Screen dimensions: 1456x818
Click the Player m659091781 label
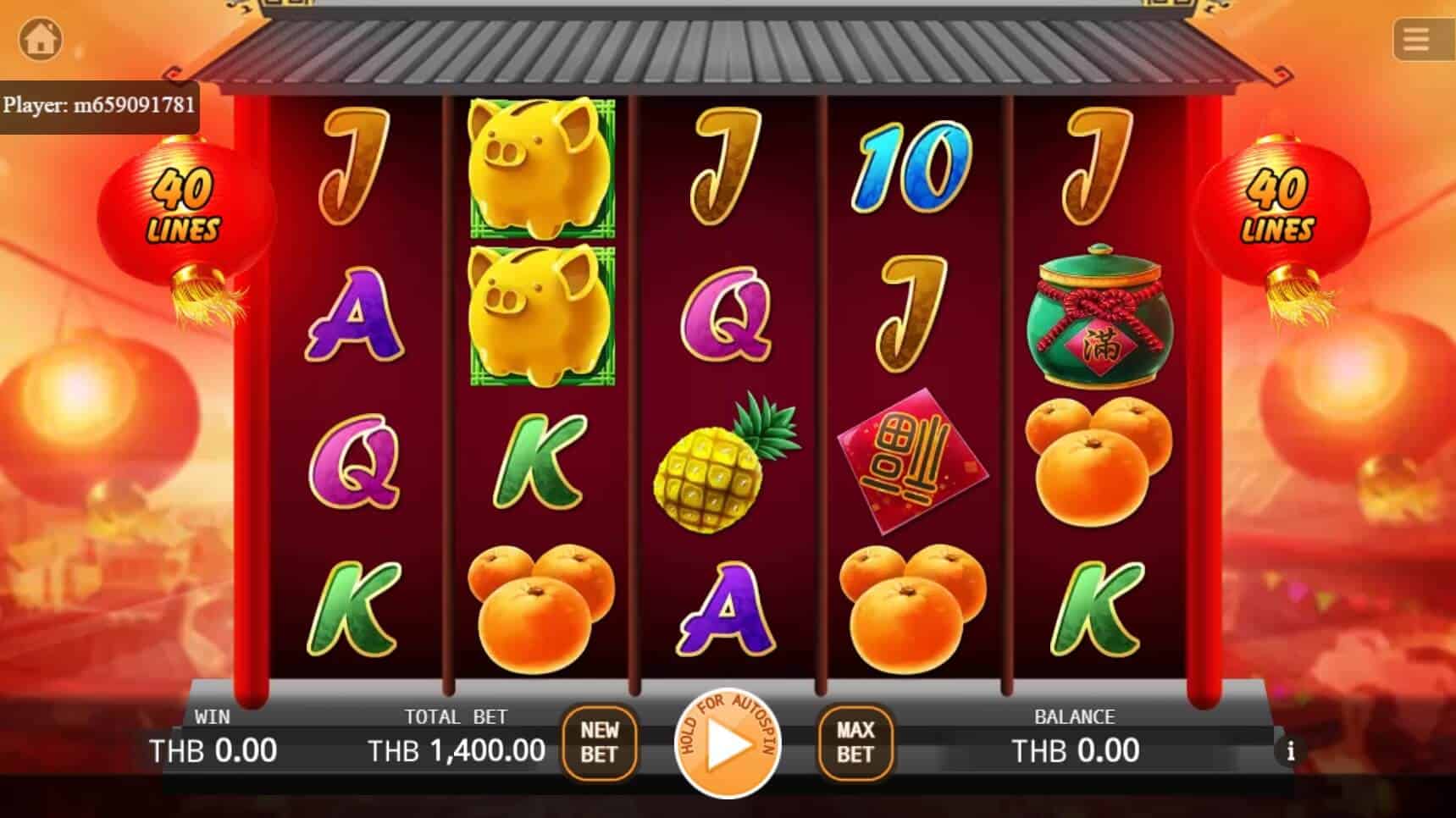pyautogui.click(x=102, y=105)
